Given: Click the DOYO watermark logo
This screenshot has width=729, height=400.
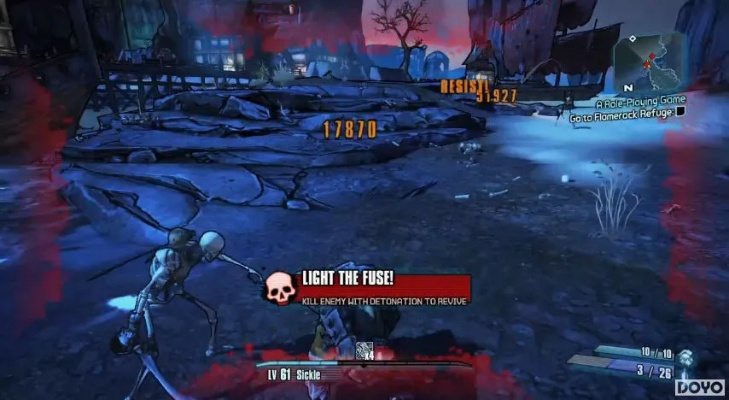Looking at the screenshot, I should point(700,386).
